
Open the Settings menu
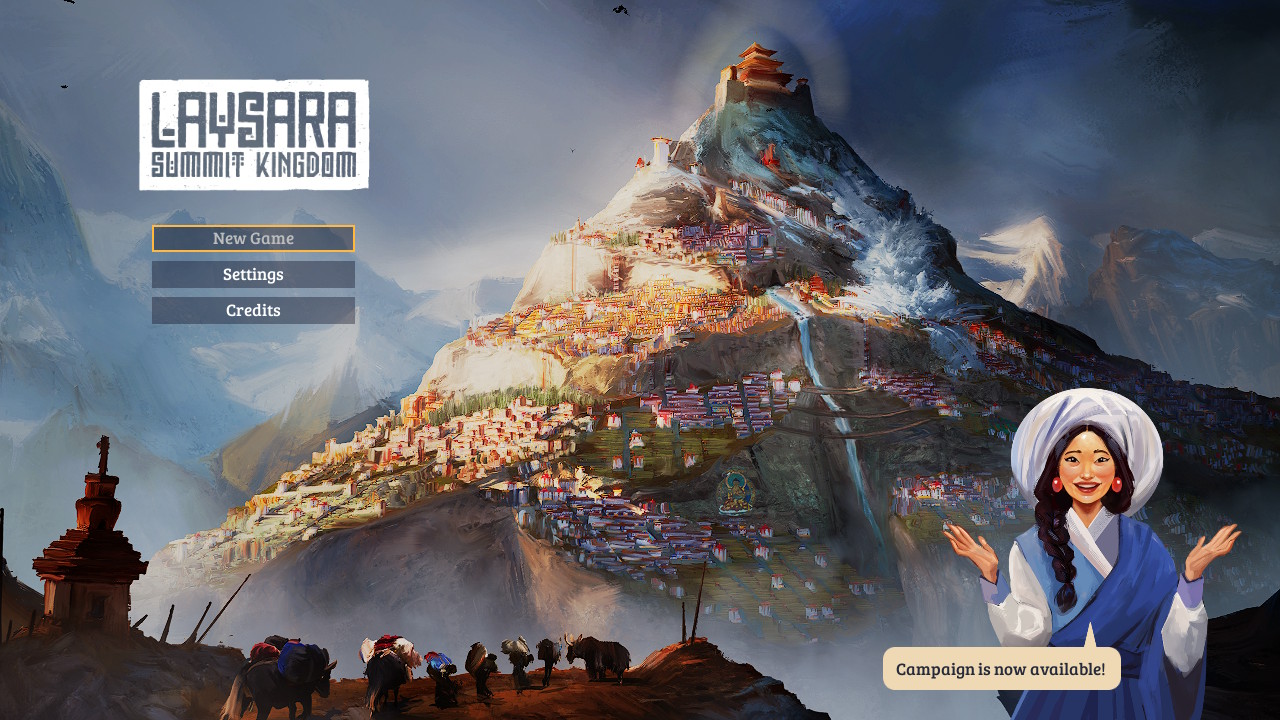click(x=253, y=274)
